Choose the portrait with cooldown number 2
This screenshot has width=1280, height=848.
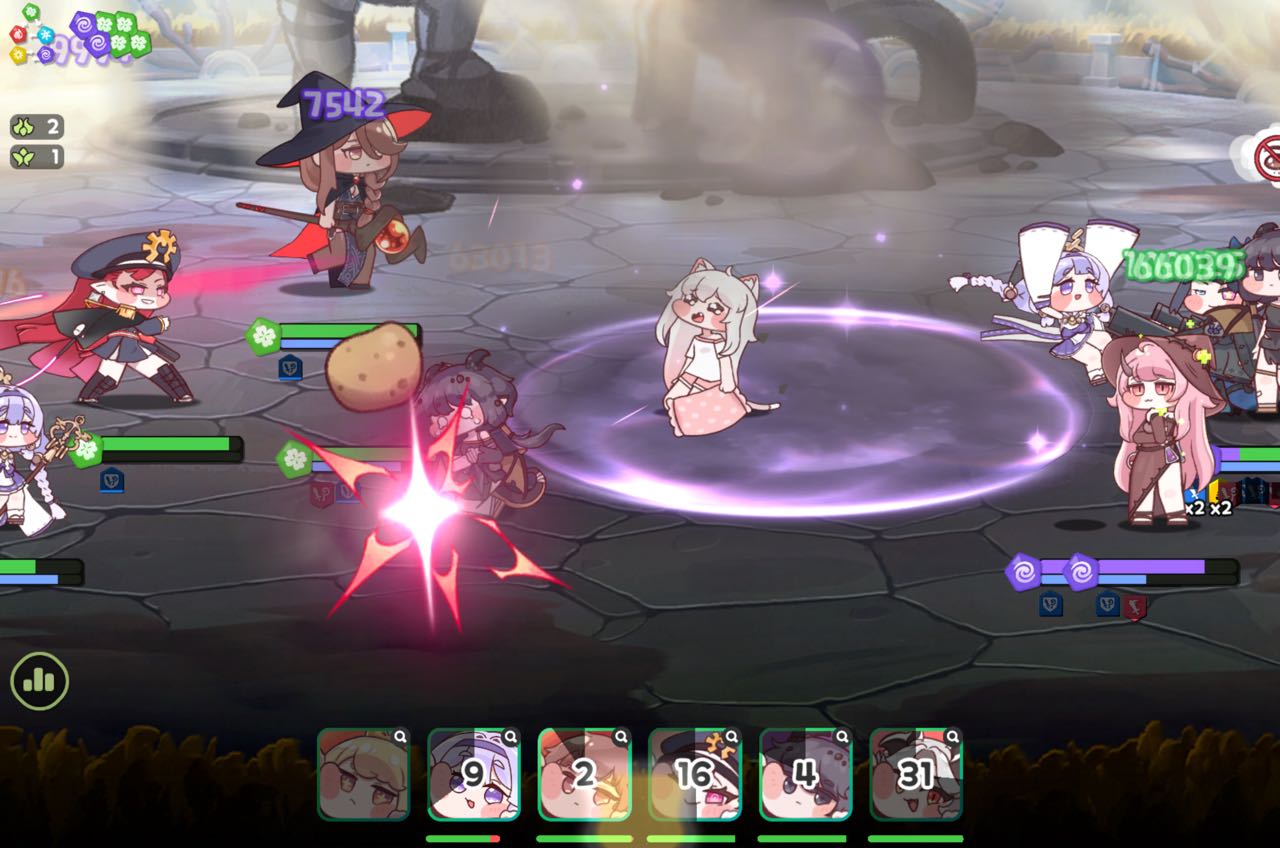584,774
